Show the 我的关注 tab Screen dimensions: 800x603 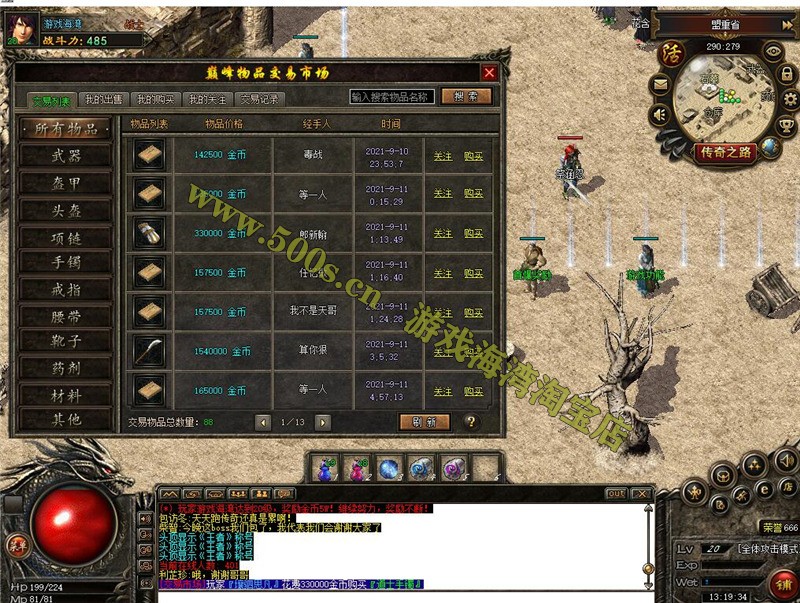point(207,99)
